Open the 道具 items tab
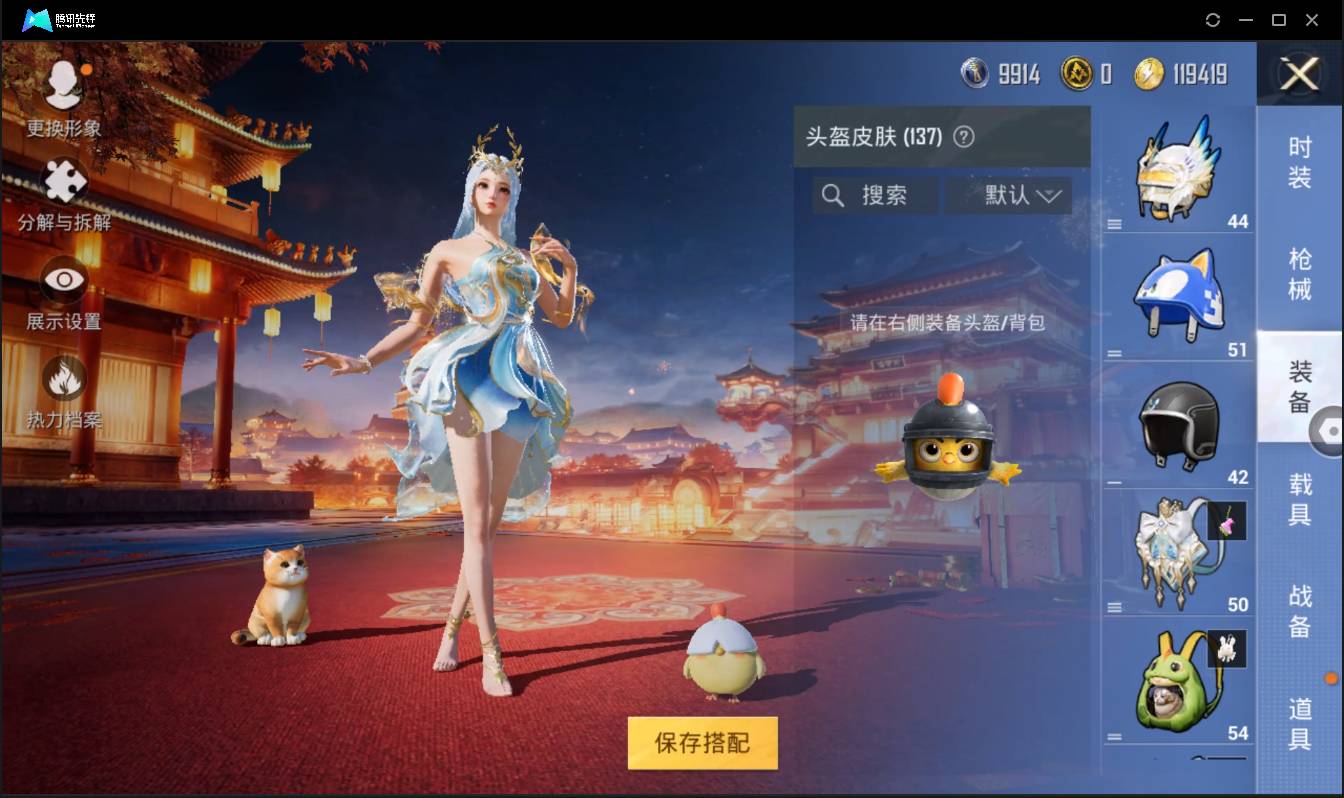 pos(1299,725)
